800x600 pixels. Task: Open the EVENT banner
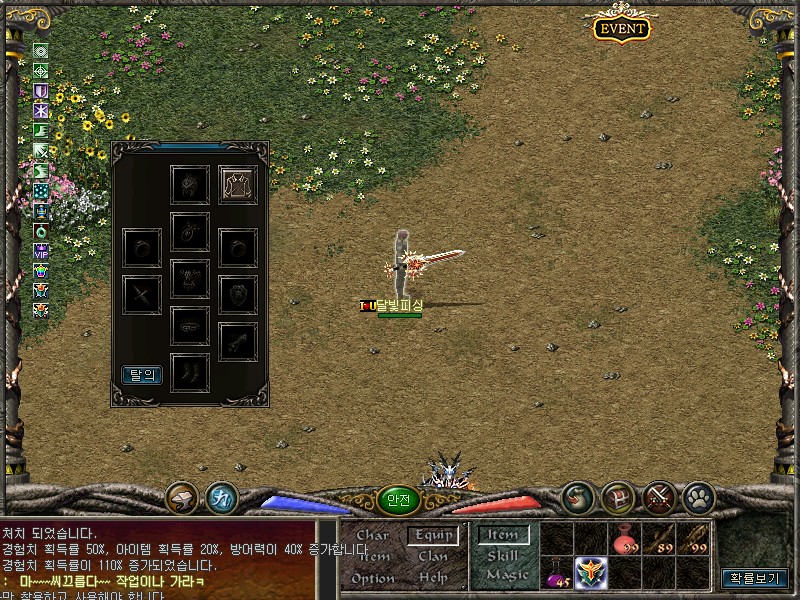coord(621,28)
